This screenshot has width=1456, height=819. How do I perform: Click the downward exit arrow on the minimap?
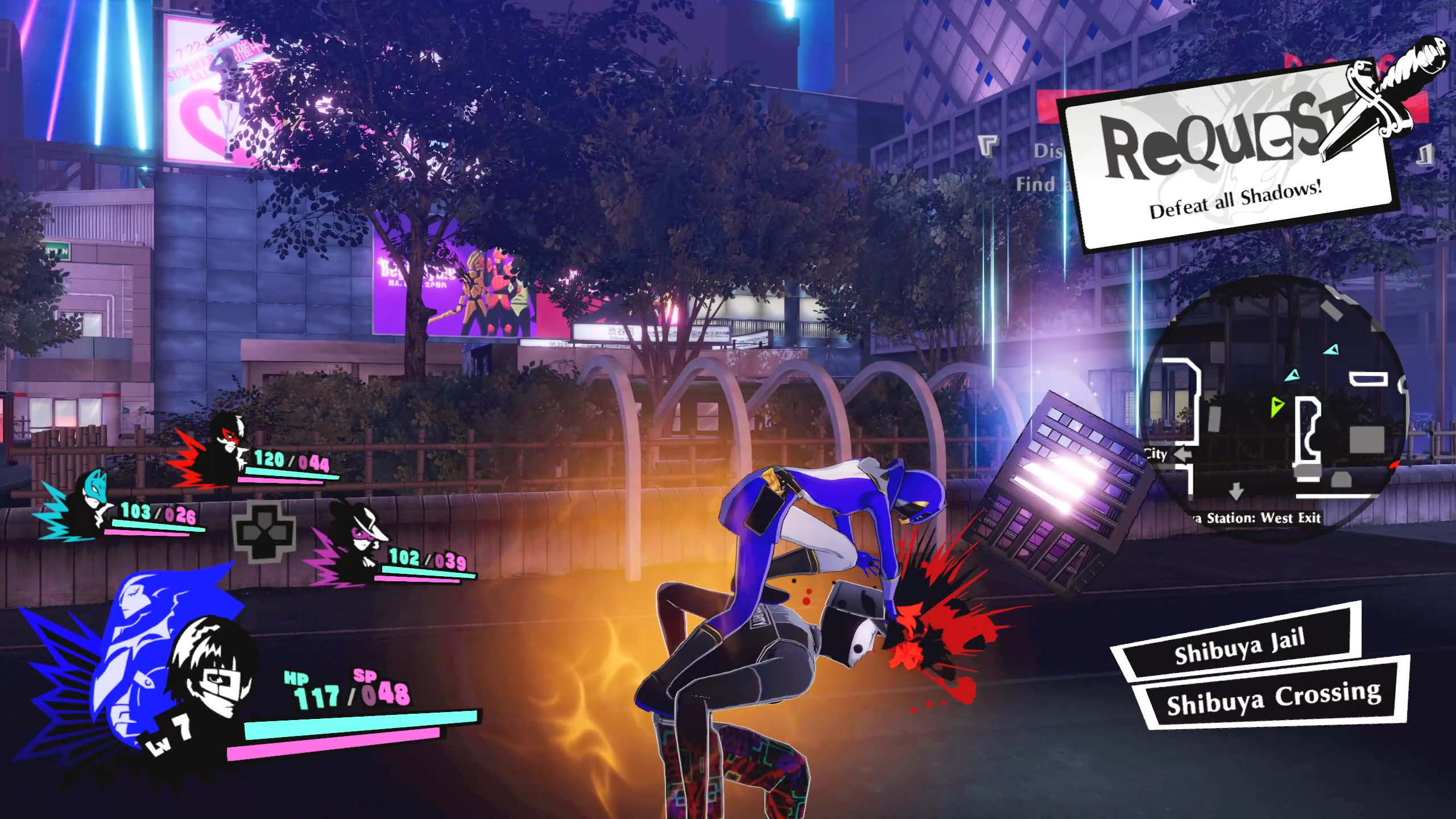coord(1236,493)
